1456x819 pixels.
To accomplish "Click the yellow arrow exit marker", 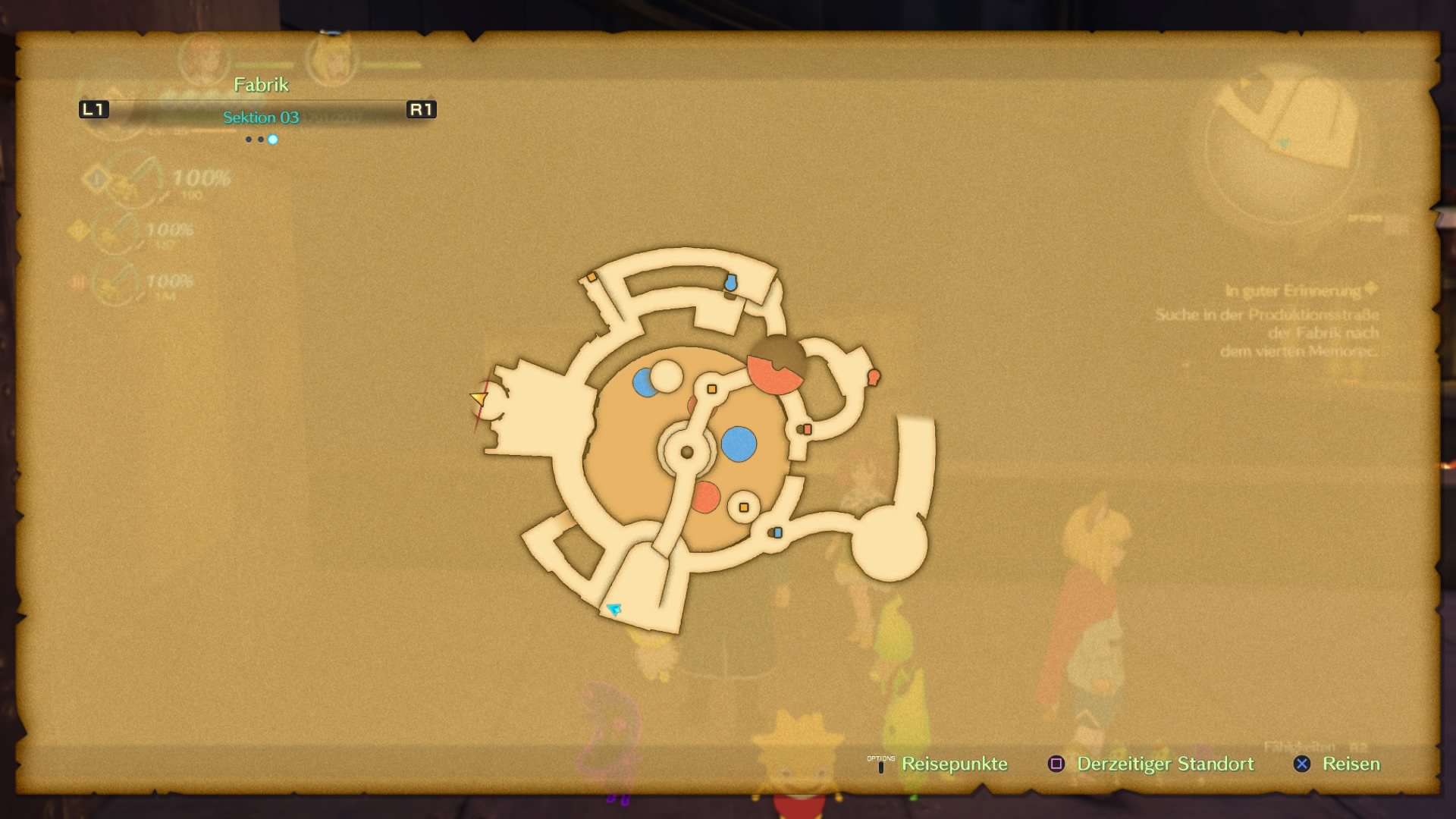I will pos(479,397).
